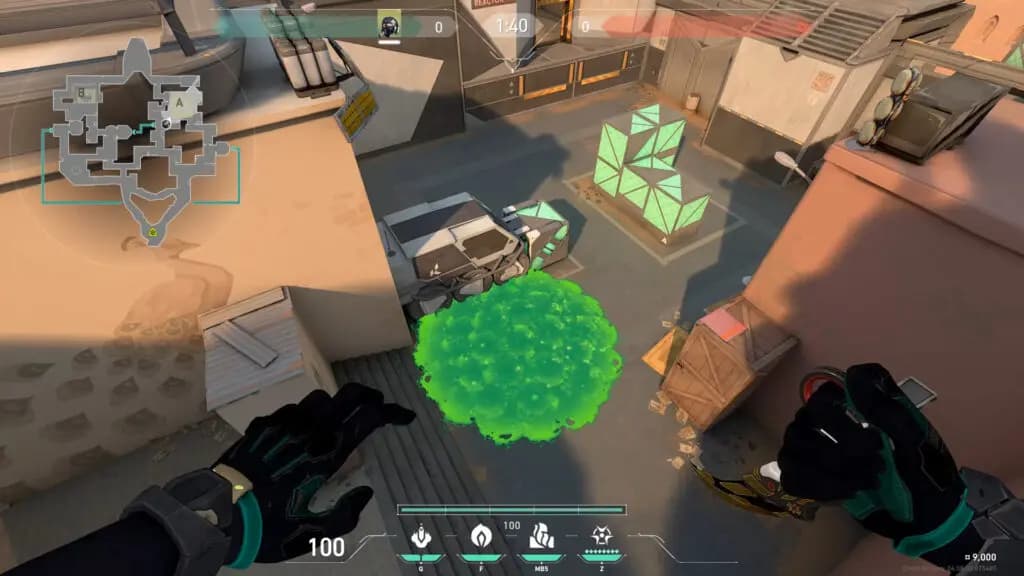The height and width of the screenshot is (576, 1024).
Task: Click the minimap in the corner
Action: 135,140
